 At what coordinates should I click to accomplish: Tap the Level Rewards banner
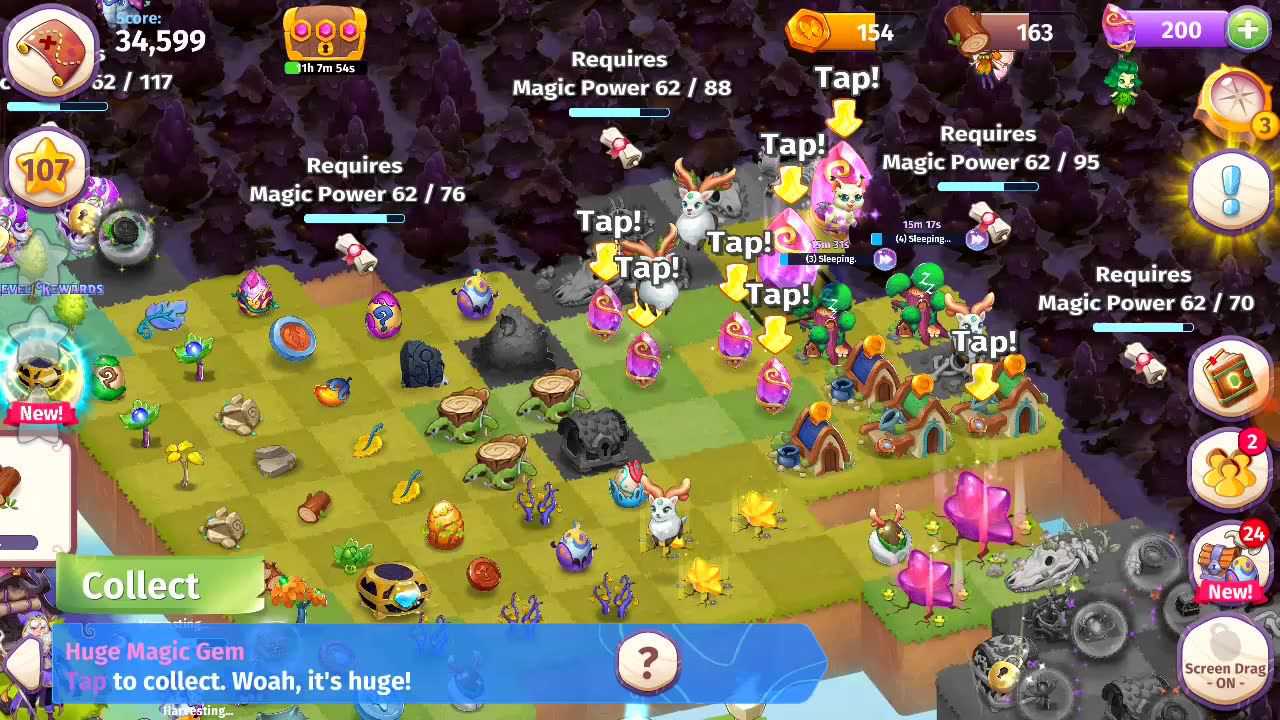(50, 288)
